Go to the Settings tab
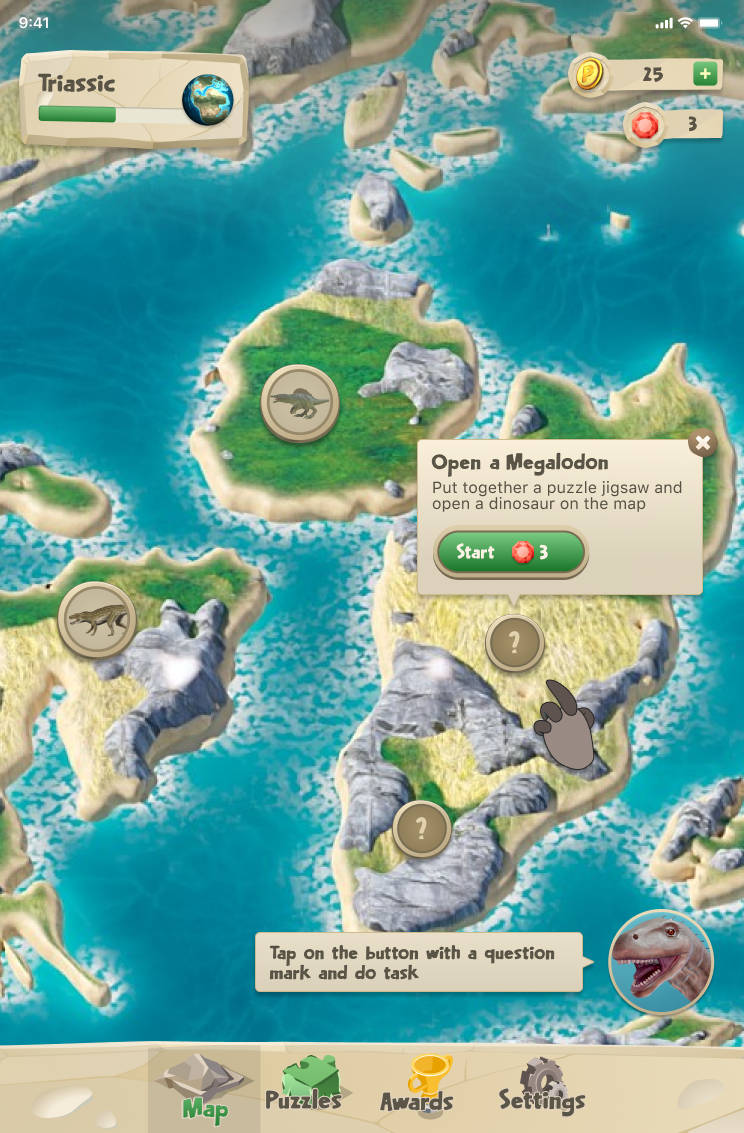 (x=541, y=1087)
